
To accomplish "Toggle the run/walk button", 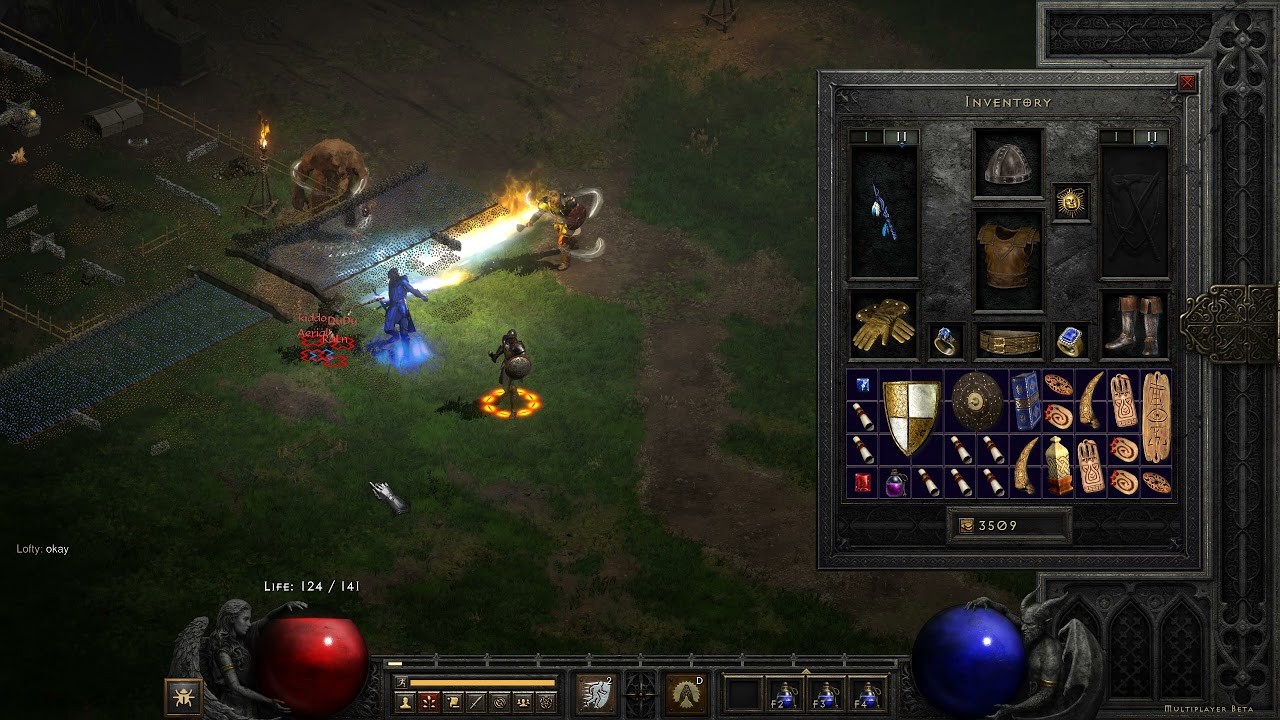I will [401, 682].
